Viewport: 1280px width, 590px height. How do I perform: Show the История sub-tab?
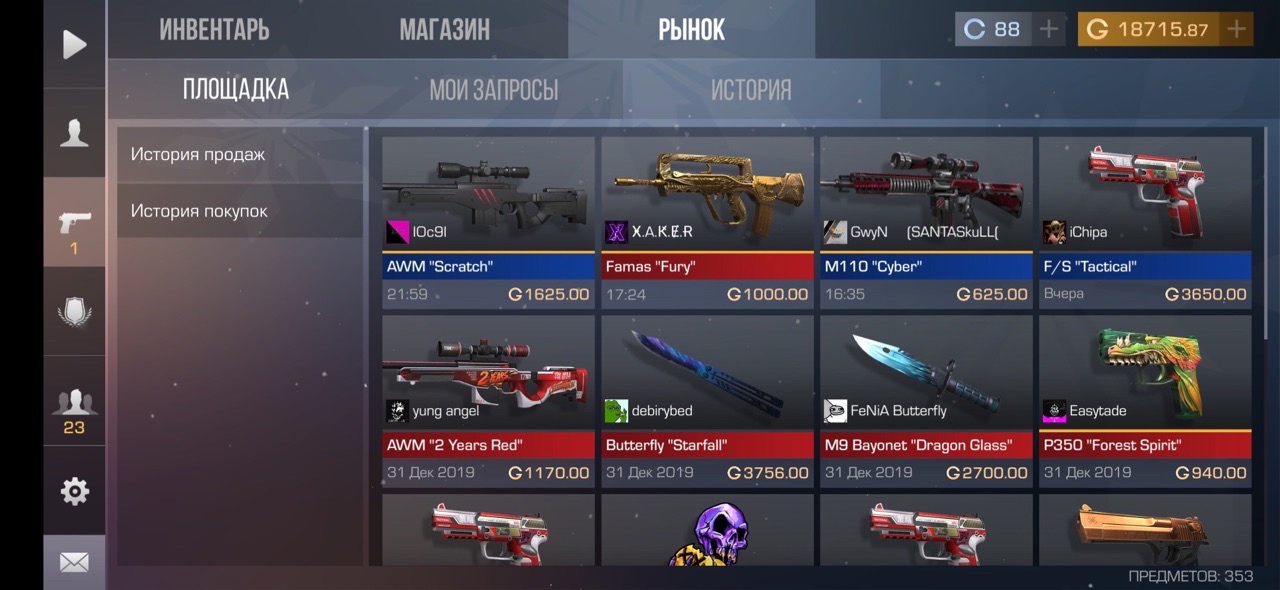tap(750, 90)
